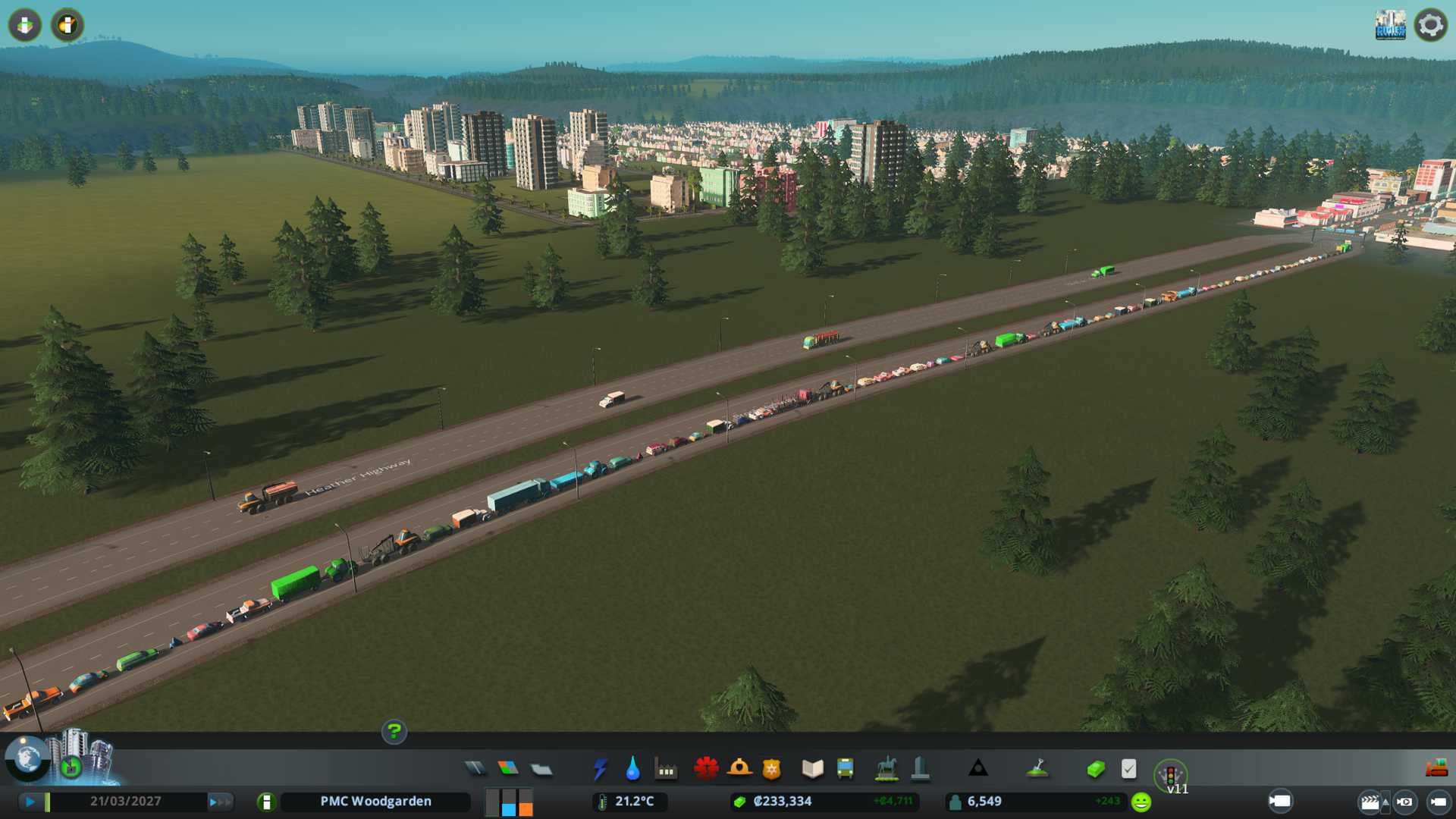
Task: Open the Economy money panel
Action: [x=1096, y=769]
